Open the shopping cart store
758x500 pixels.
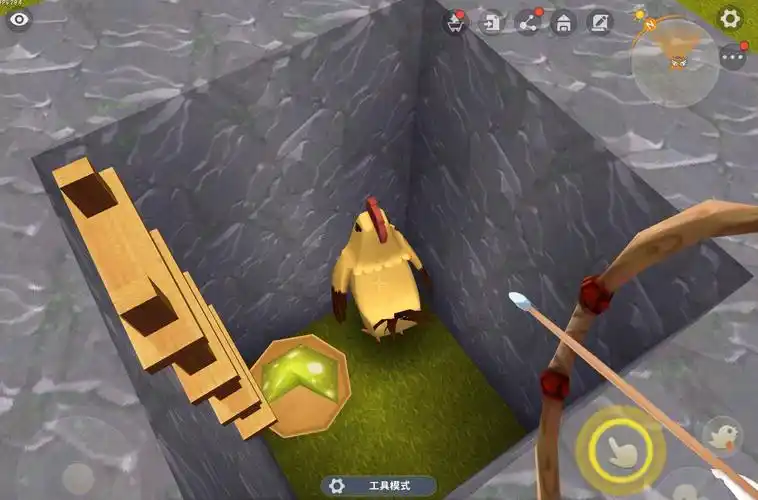tap(456, 22)
